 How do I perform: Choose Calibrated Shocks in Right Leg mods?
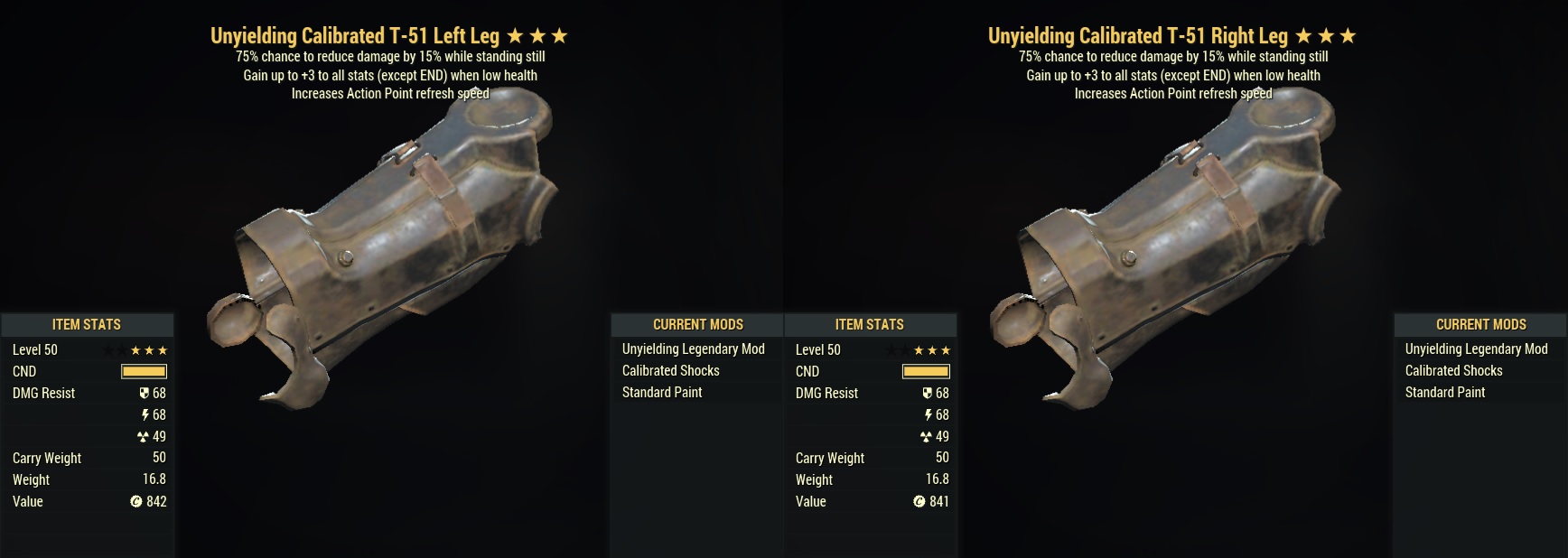1453,371
